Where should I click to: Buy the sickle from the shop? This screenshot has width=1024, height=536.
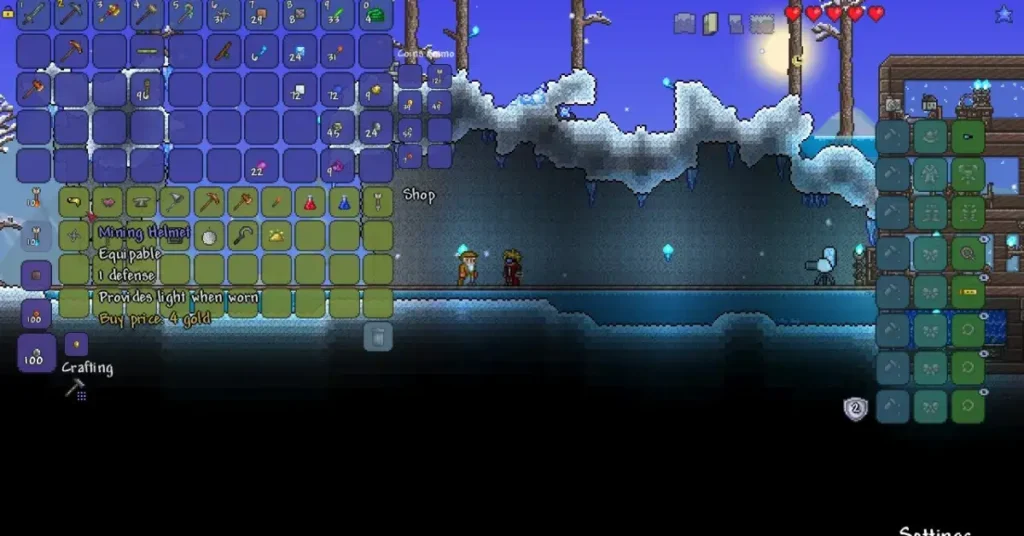point(243,236)
